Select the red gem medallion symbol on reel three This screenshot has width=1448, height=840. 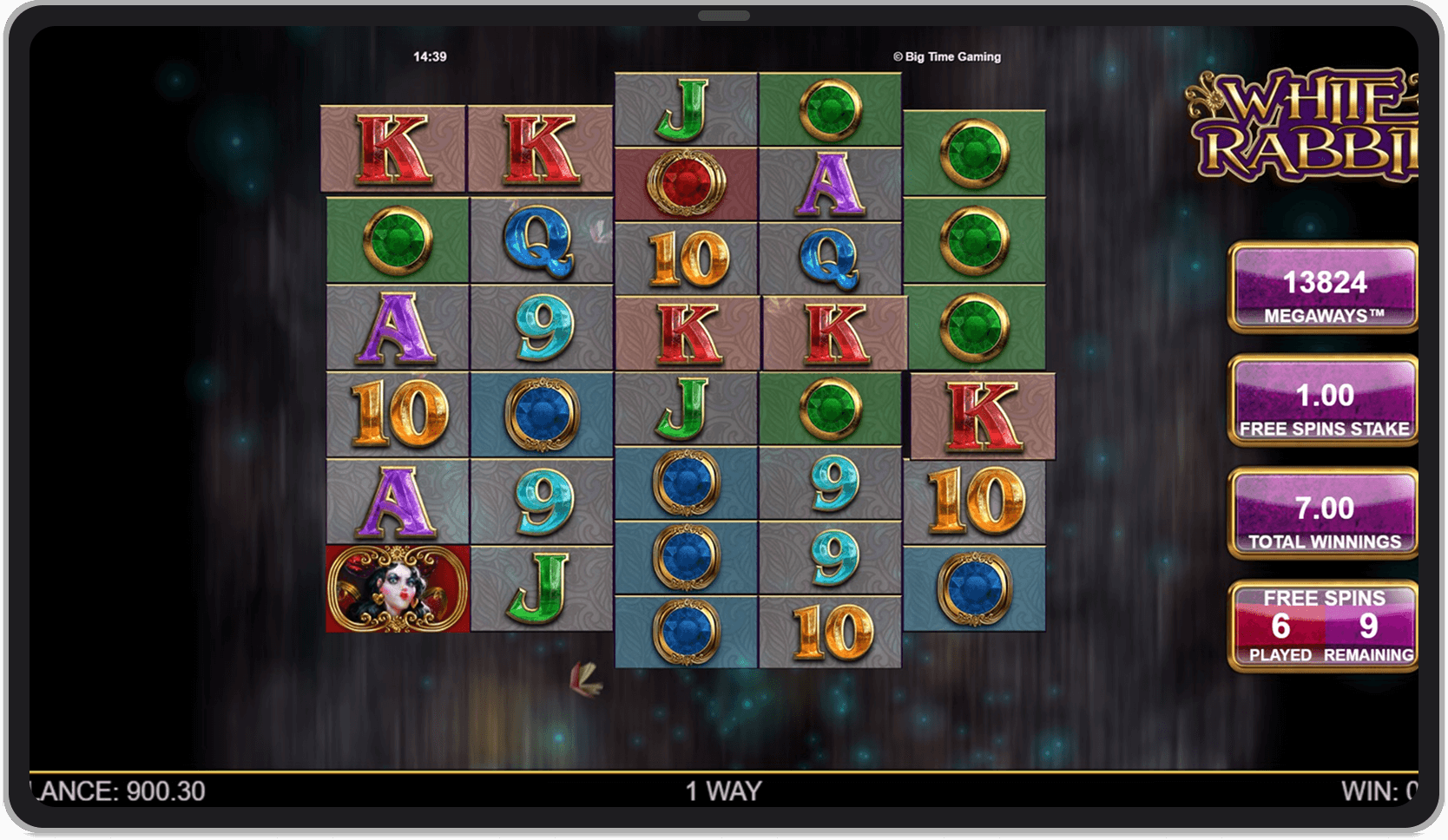(x=686, y=182)
